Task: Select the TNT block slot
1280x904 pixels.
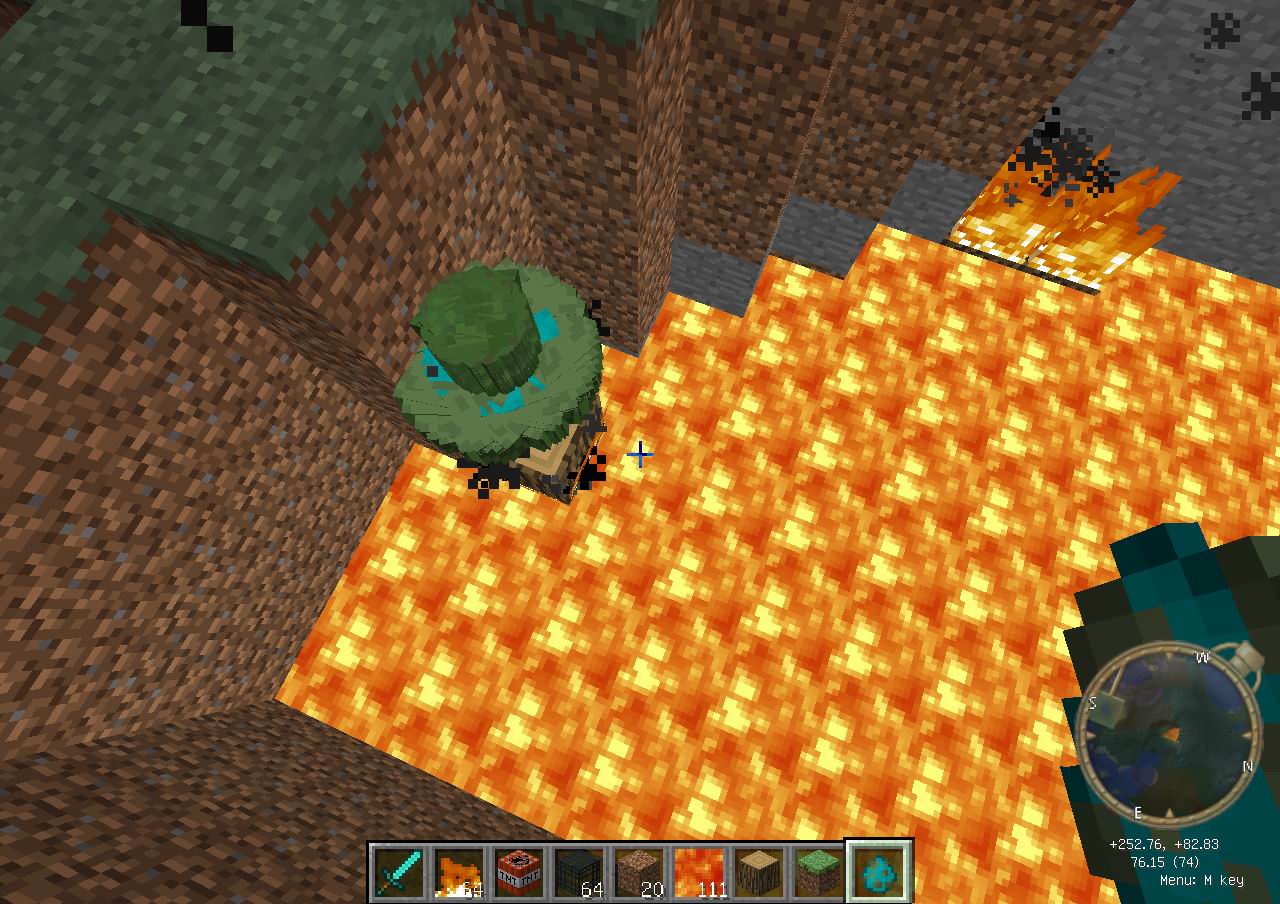Action: 519,873
